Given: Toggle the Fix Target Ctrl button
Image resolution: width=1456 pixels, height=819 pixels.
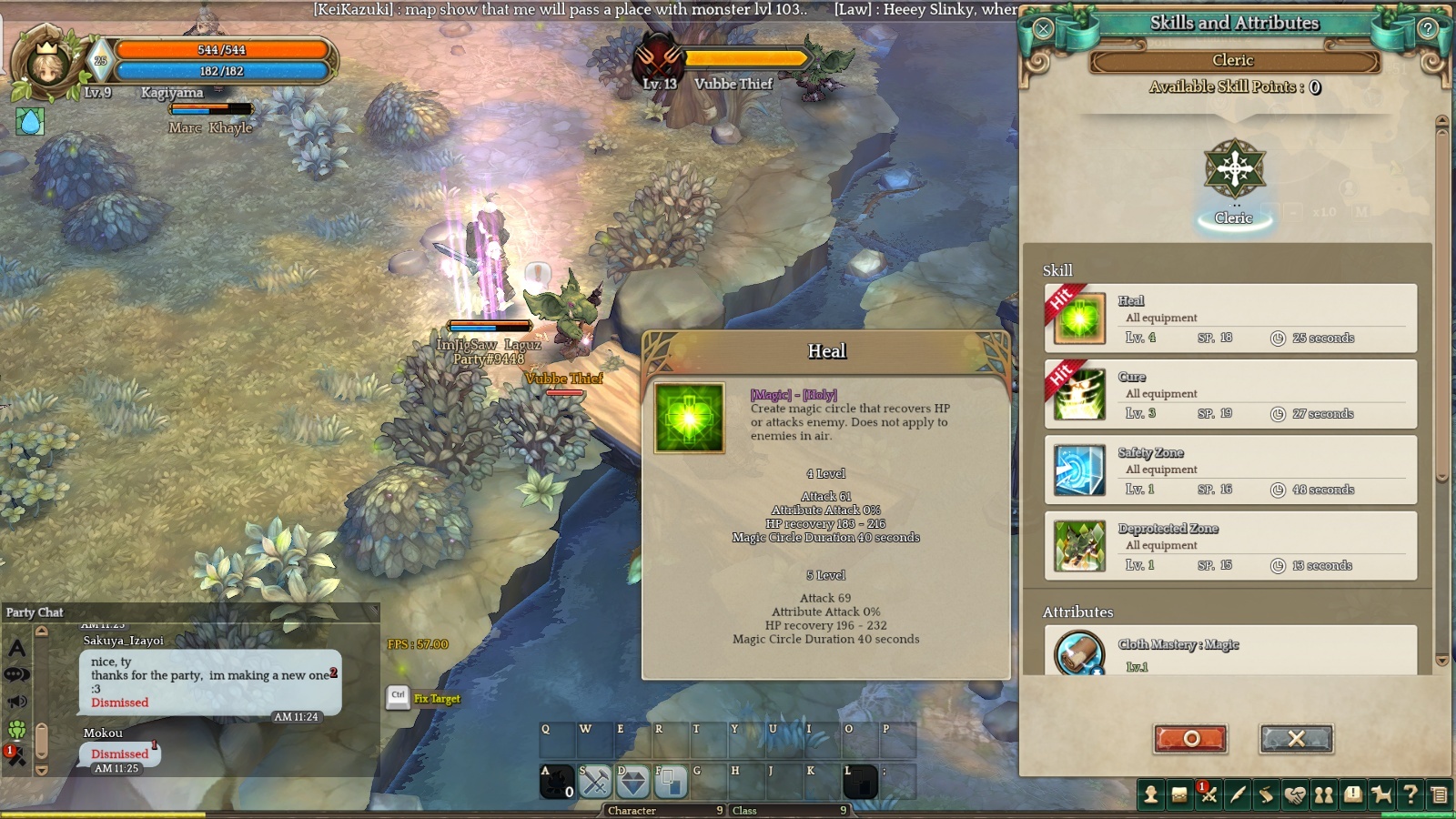Looking at the screenshot, I should 398,697.
